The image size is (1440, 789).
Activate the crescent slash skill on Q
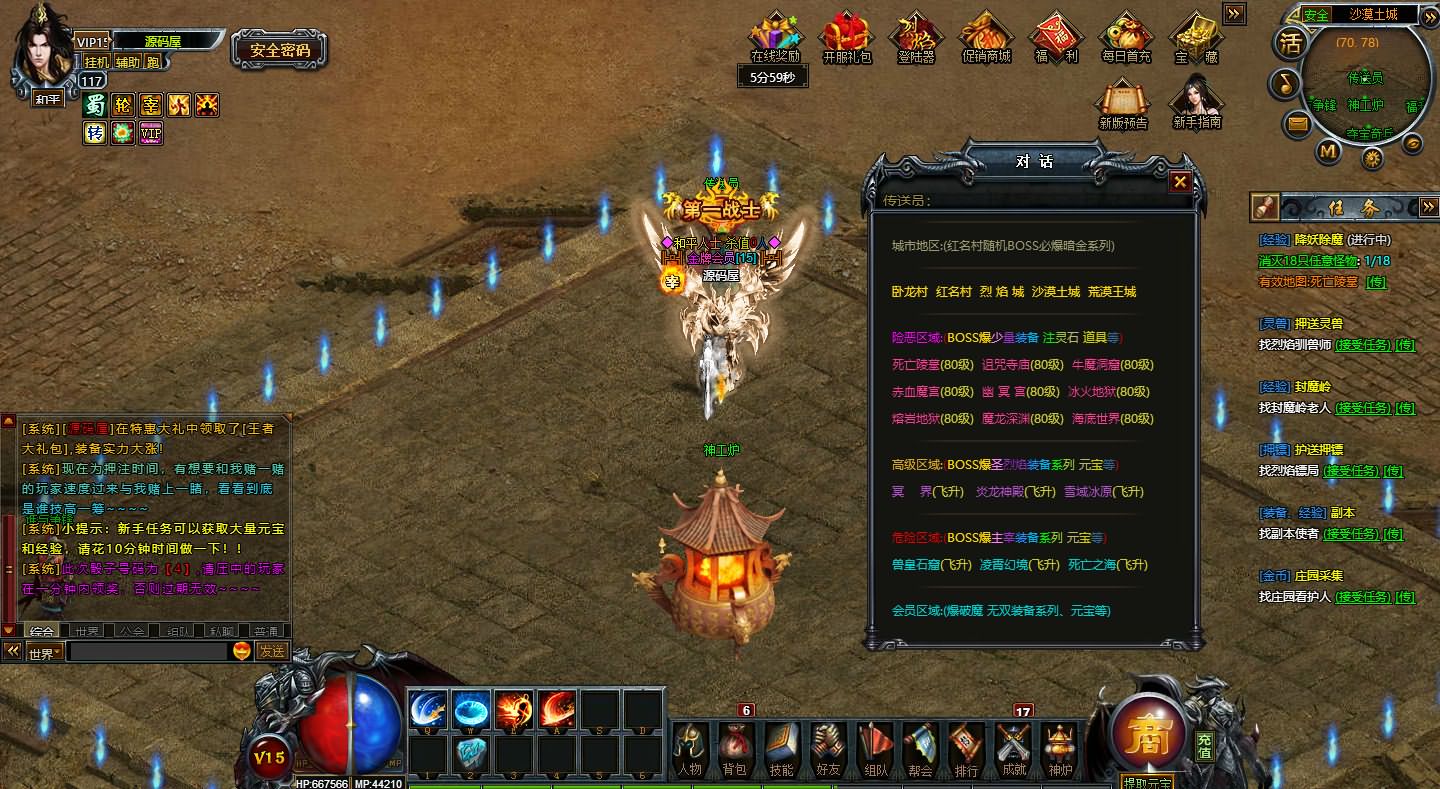tap(429, 710)
